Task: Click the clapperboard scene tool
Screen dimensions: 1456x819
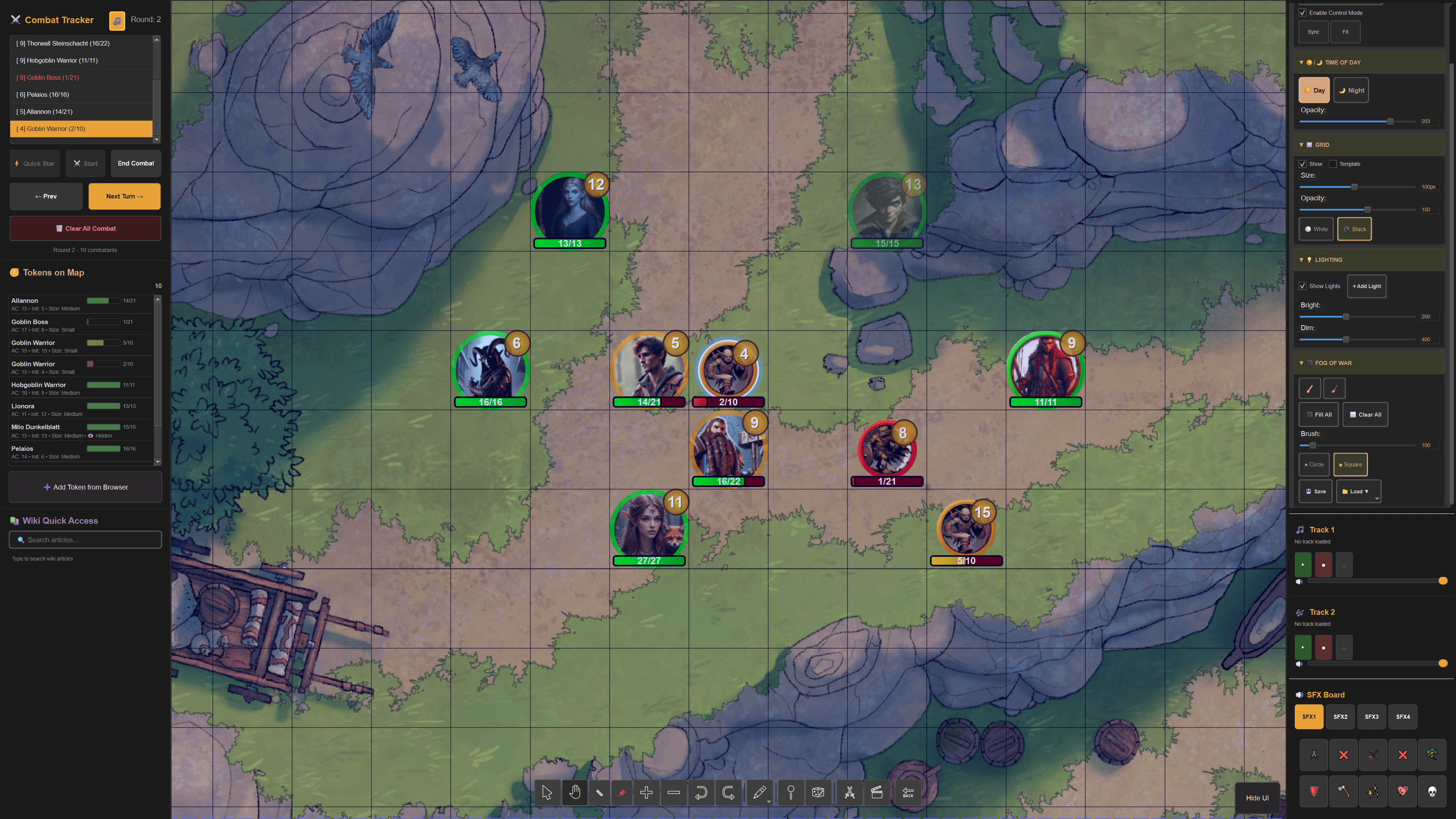Action: pos(877,792)
